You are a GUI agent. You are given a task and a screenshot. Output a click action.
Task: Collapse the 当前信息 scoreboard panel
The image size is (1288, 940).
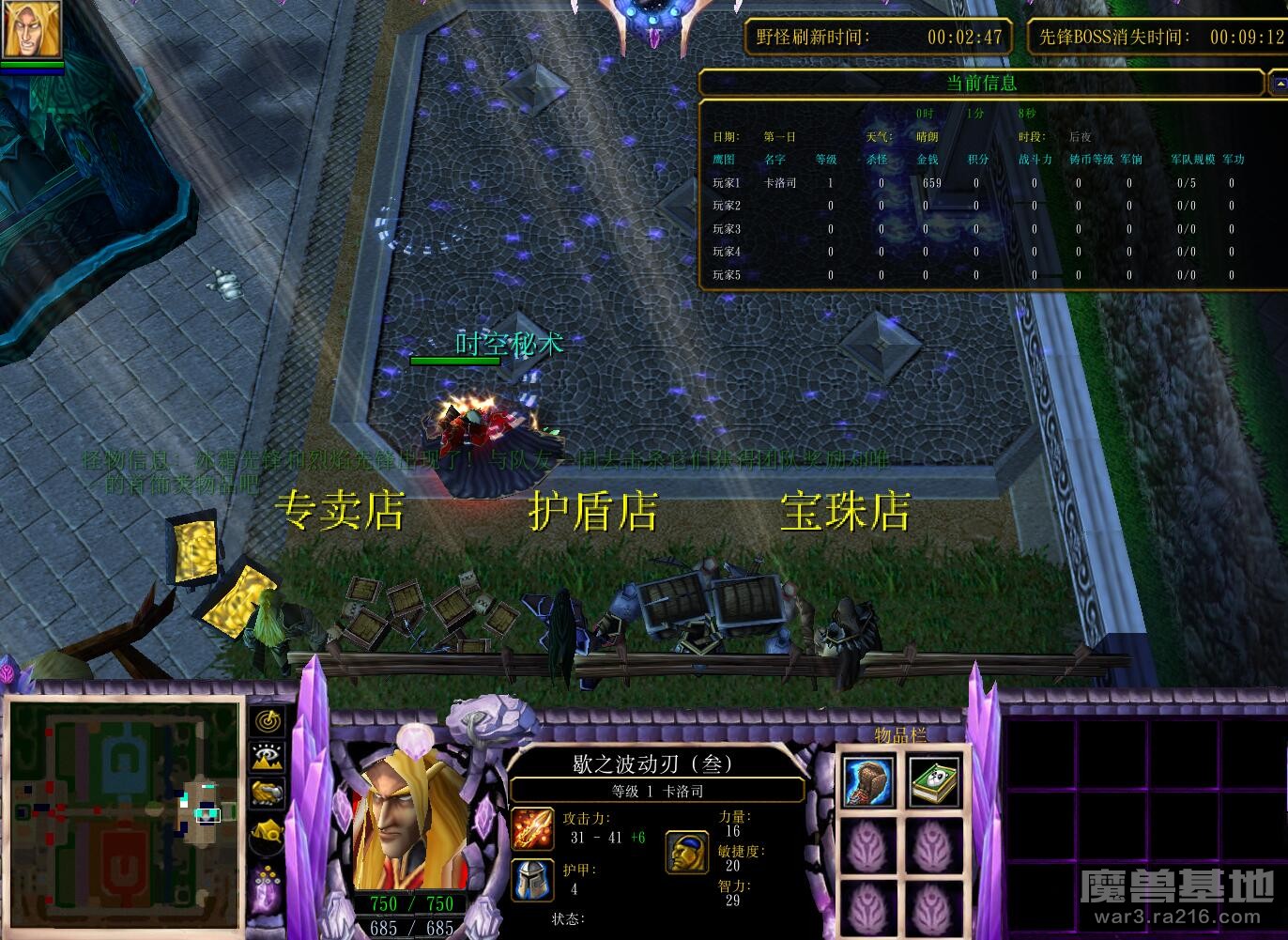(1278, 84)
